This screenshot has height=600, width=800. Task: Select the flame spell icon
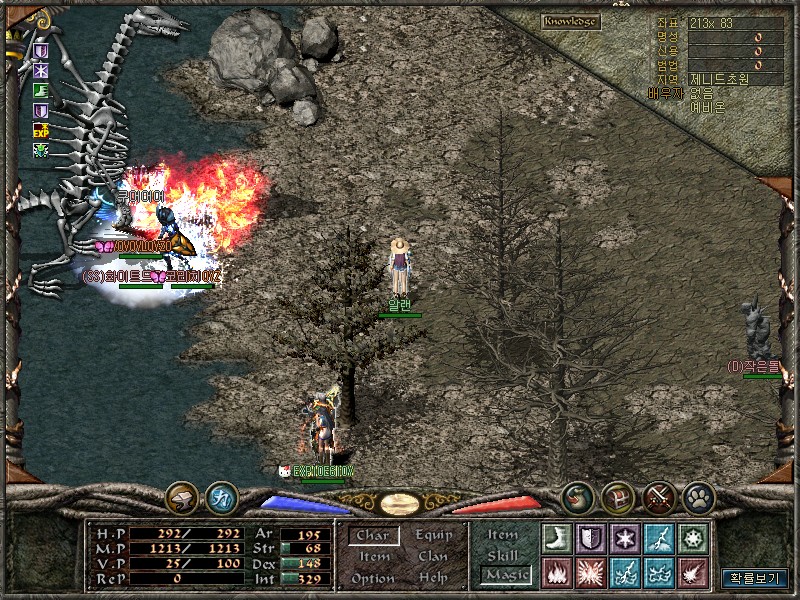click(x=556, y=572)
